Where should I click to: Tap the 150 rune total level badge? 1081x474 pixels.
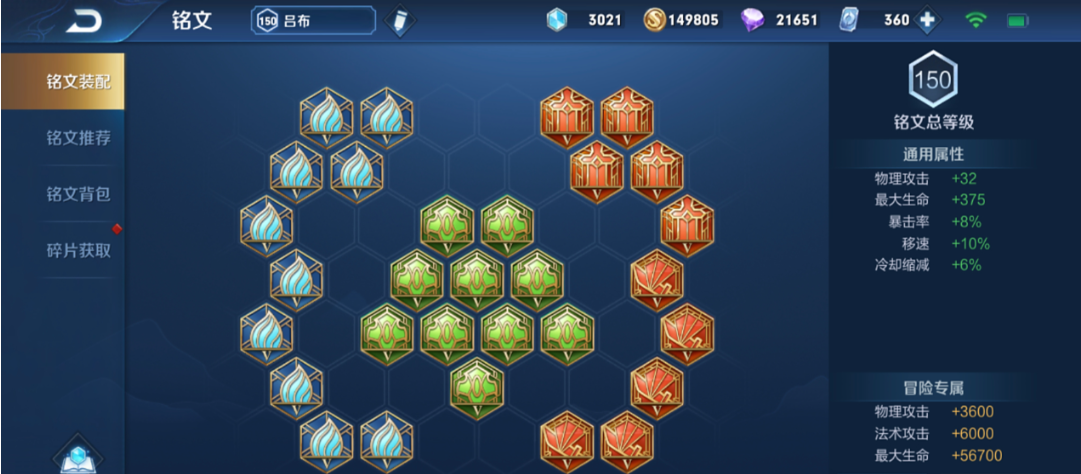(x=933, y=80)
